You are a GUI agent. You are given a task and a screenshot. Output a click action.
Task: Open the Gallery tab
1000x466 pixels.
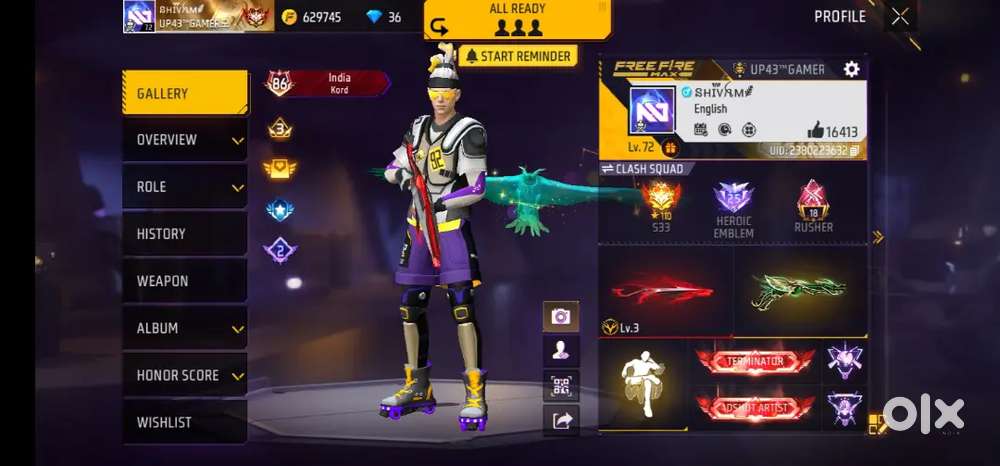[x=185, y=93]
